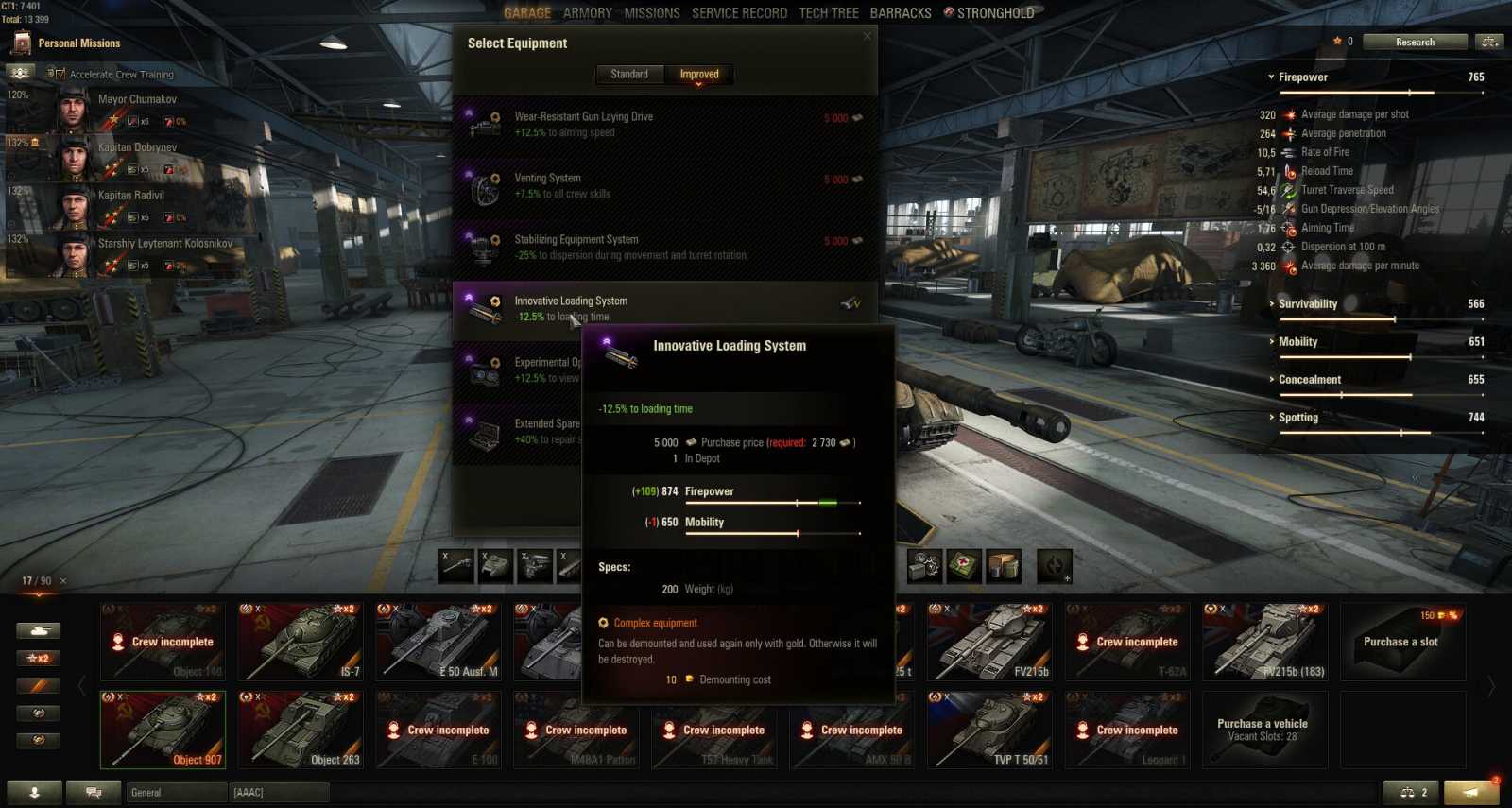Enter the Stronghold menu

(x=989, y=13)
